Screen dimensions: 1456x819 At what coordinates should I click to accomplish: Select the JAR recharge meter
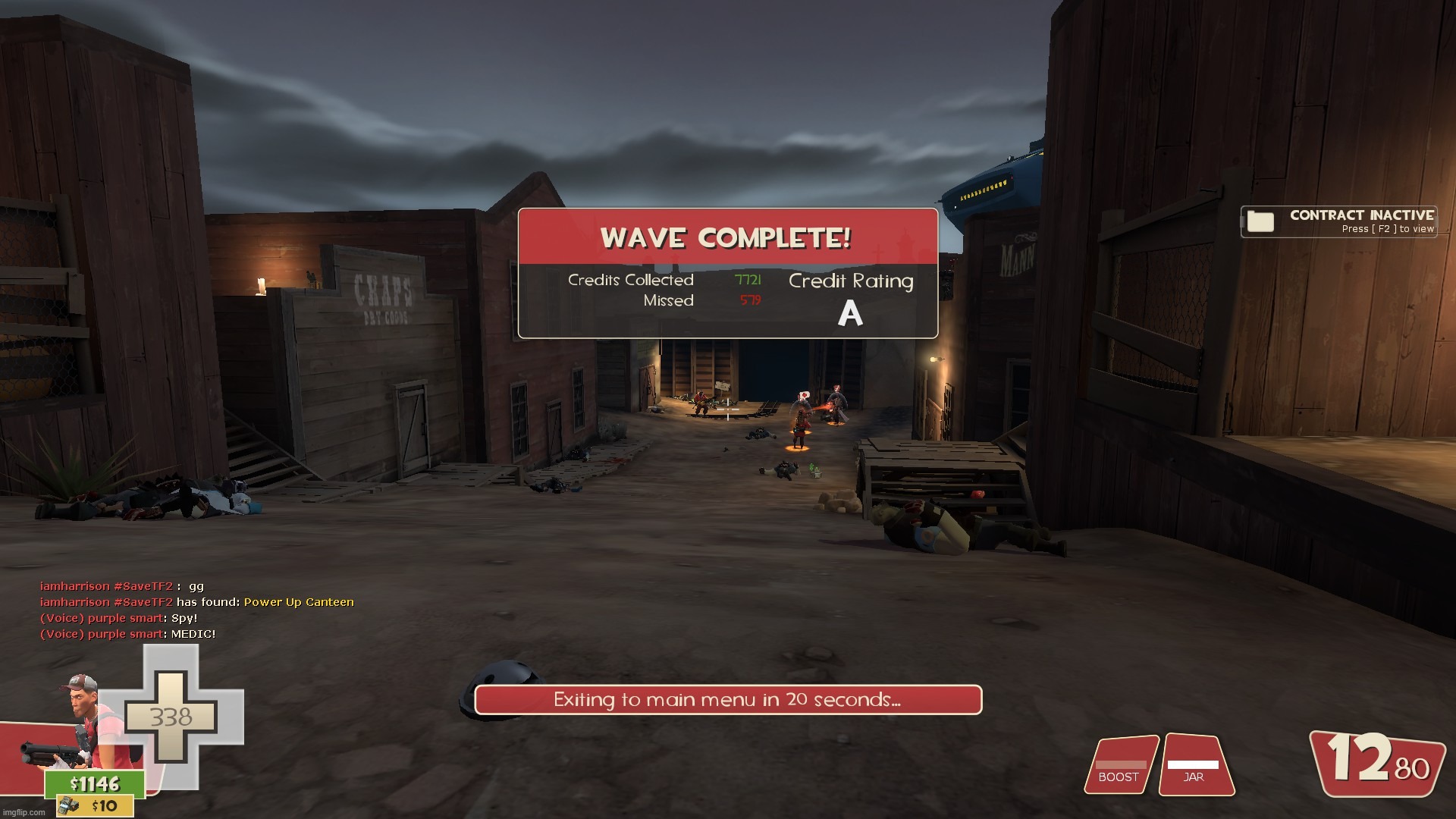[1194, 766]
